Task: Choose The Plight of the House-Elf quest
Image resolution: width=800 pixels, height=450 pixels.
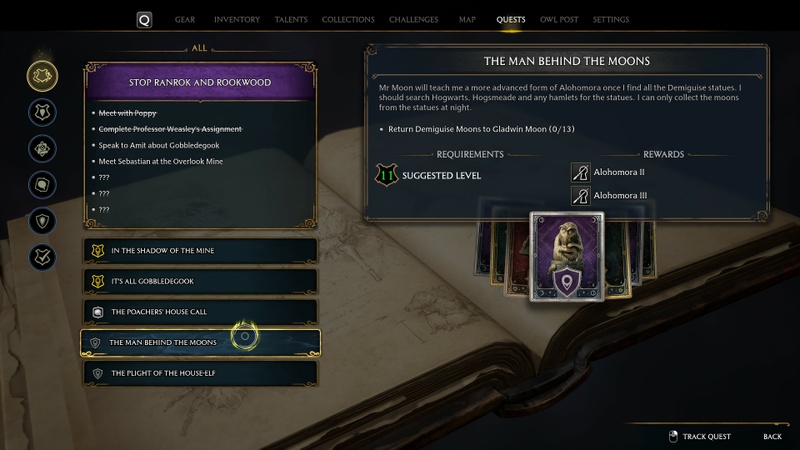Action: pyautogui.click(x=201, y=373)
